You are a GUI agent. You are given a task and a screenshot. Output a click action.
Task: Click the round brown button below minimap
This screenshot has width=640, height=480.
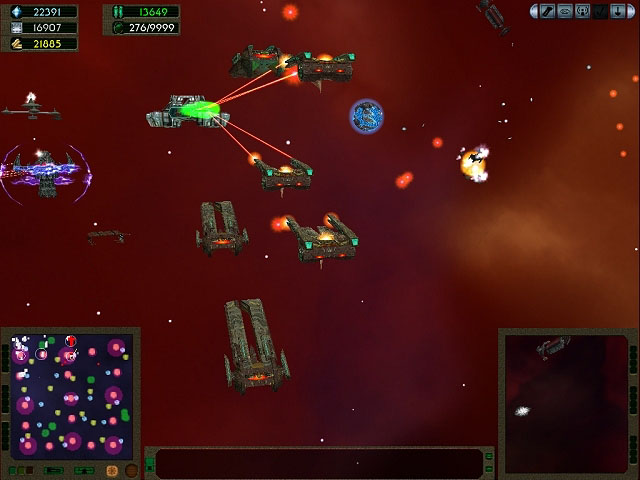[129, 469]
